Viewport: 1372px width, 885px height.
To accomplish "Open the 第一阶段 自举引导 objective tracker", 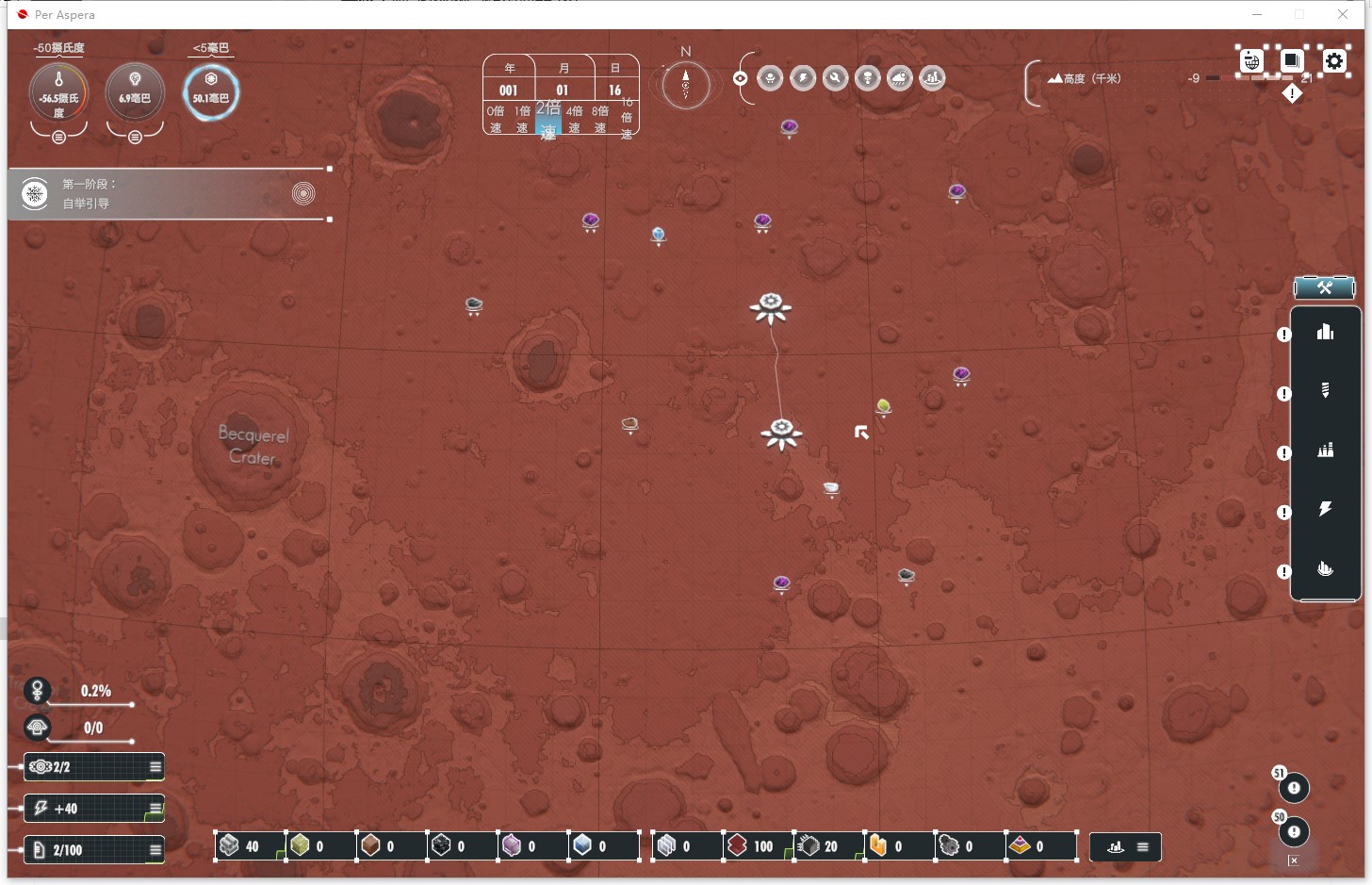I will [170, 194].
